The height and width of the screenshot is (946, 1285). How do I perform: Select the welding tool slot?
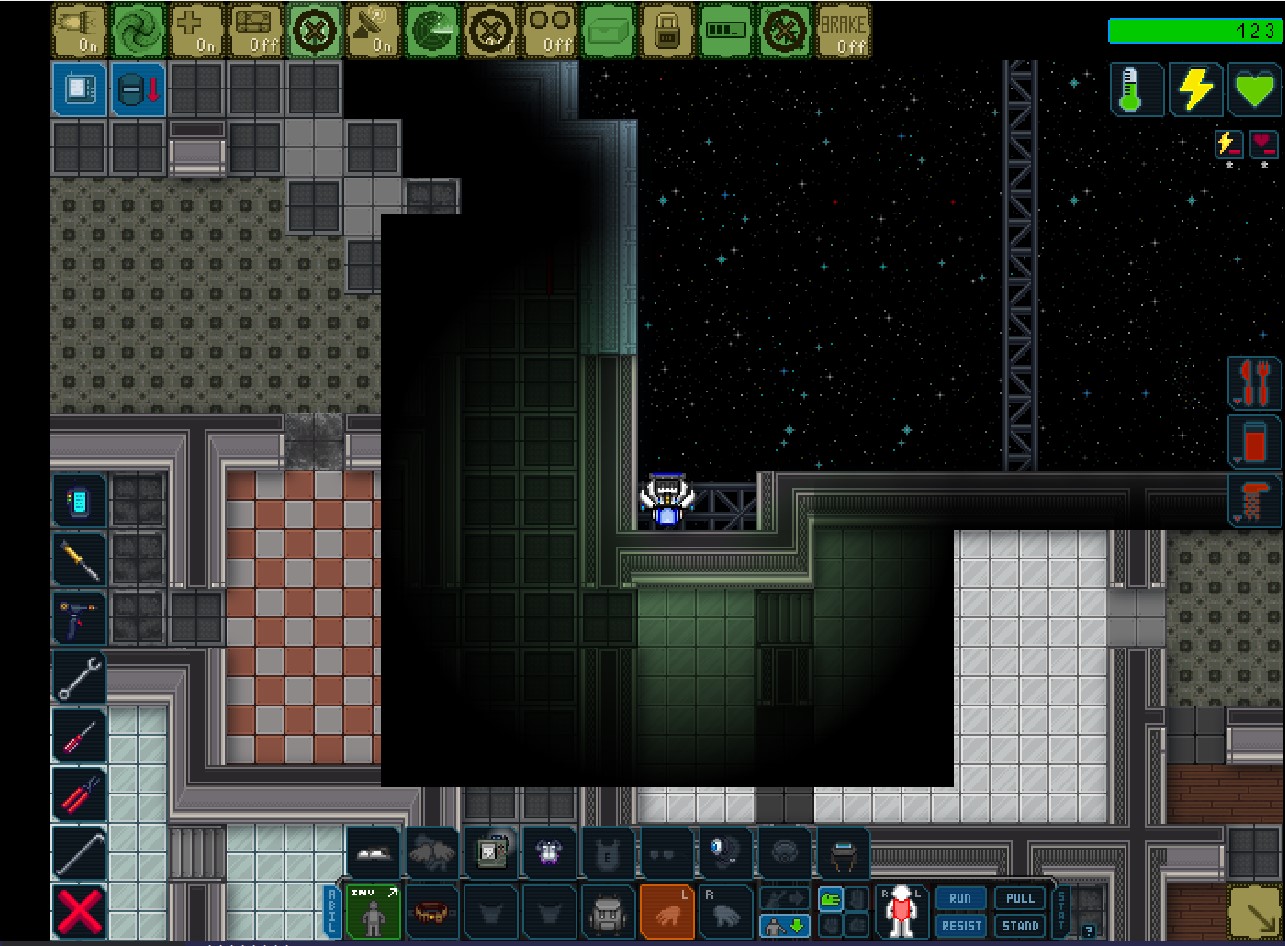[x=80, y=618]
